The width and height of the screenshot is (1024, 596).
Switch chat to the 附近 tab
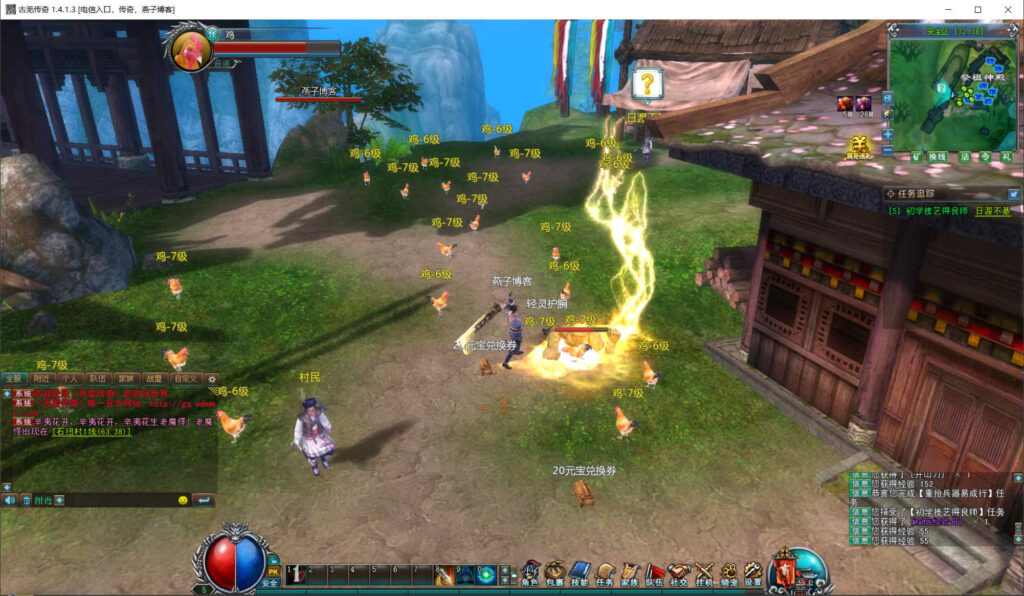tap(41, 379)
